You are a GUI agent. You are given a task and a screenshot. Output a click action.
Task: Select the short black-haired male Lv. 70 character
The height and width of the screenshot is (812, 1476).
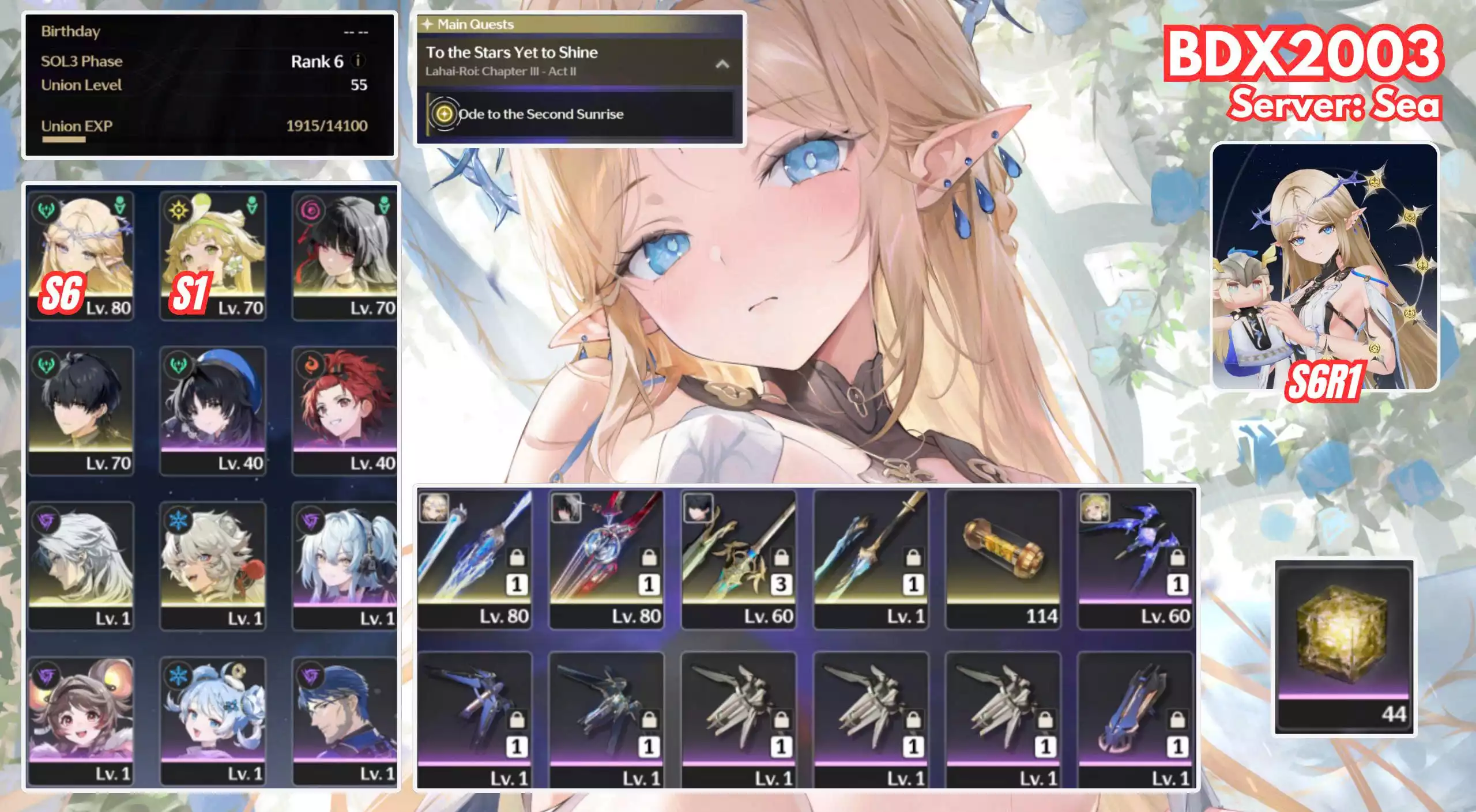(x=81, y=410)
